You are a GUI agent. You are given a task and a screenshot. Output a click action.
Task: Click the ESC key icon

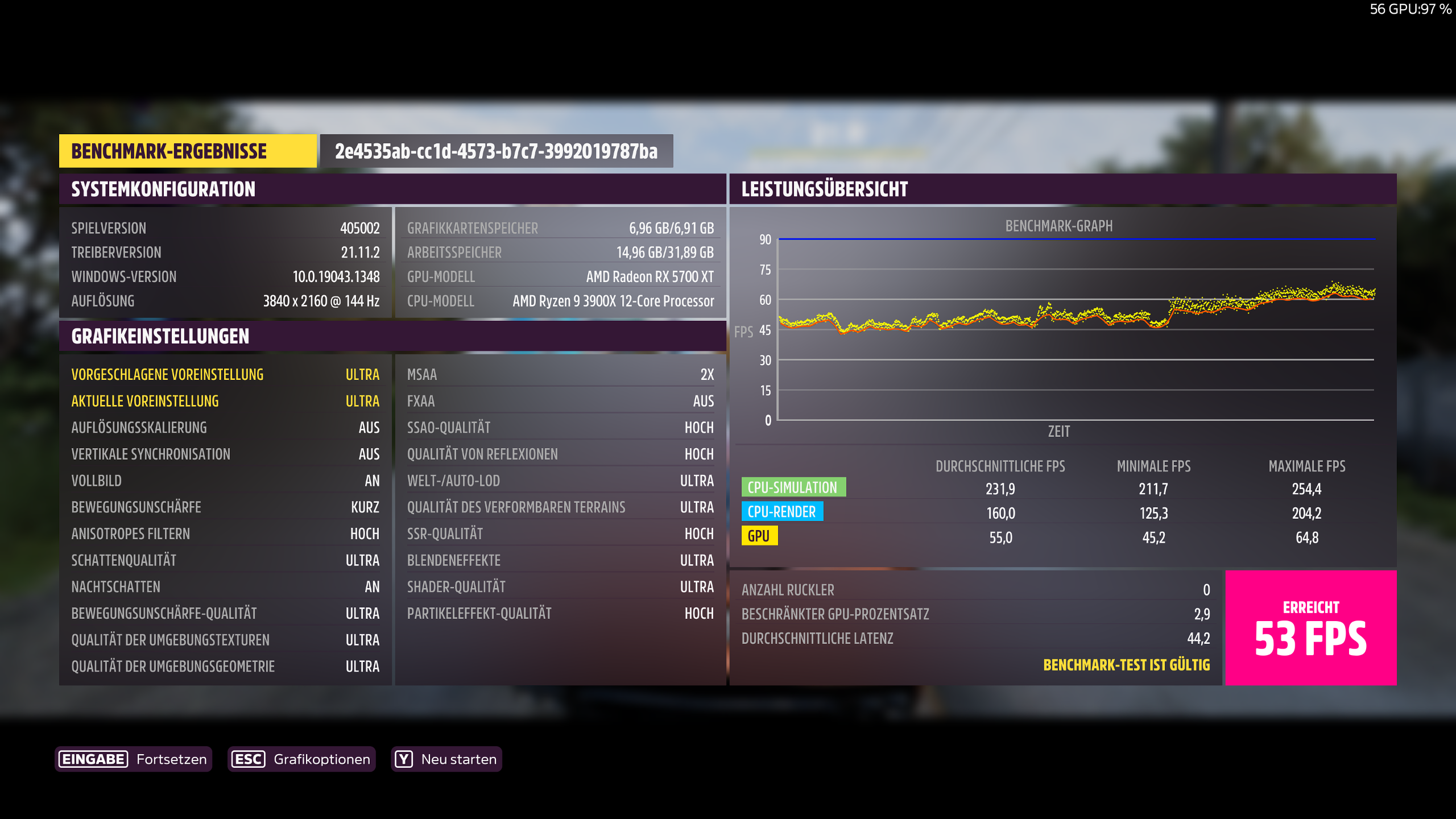click(247, 759)
